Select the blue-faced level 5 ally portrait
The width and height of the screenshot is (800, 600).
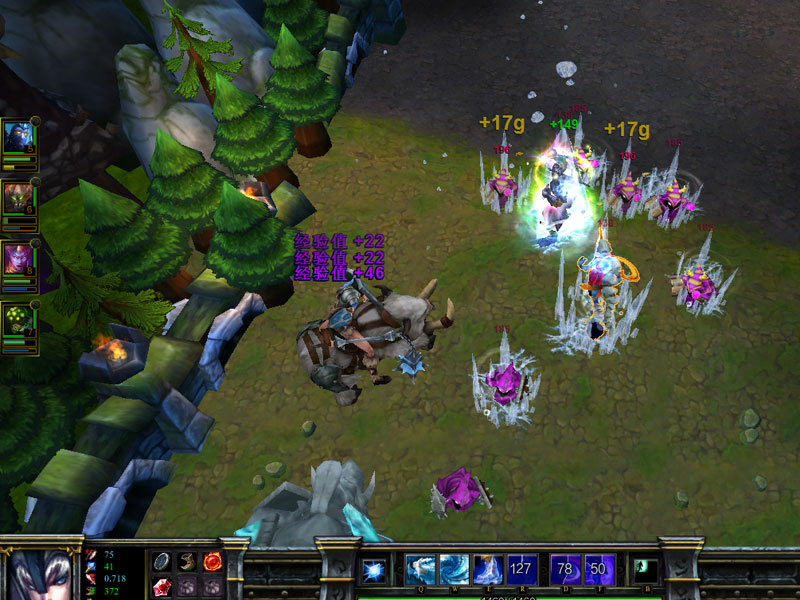17,137
